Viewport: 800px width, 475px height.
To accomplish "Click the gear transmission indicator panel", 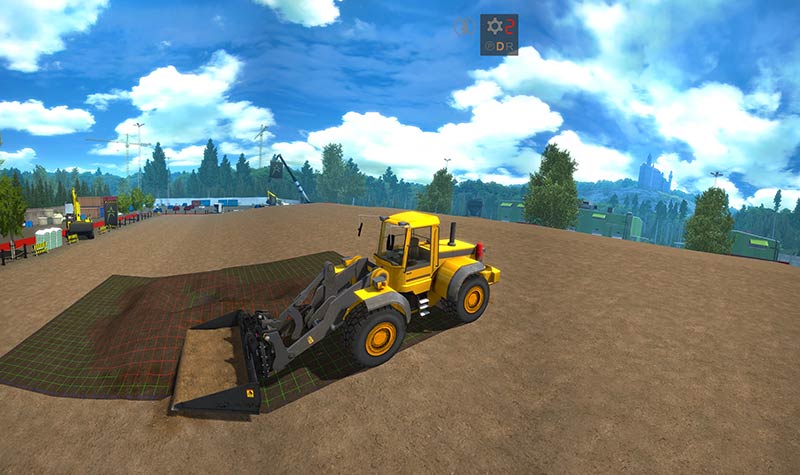I will point(498,35).
